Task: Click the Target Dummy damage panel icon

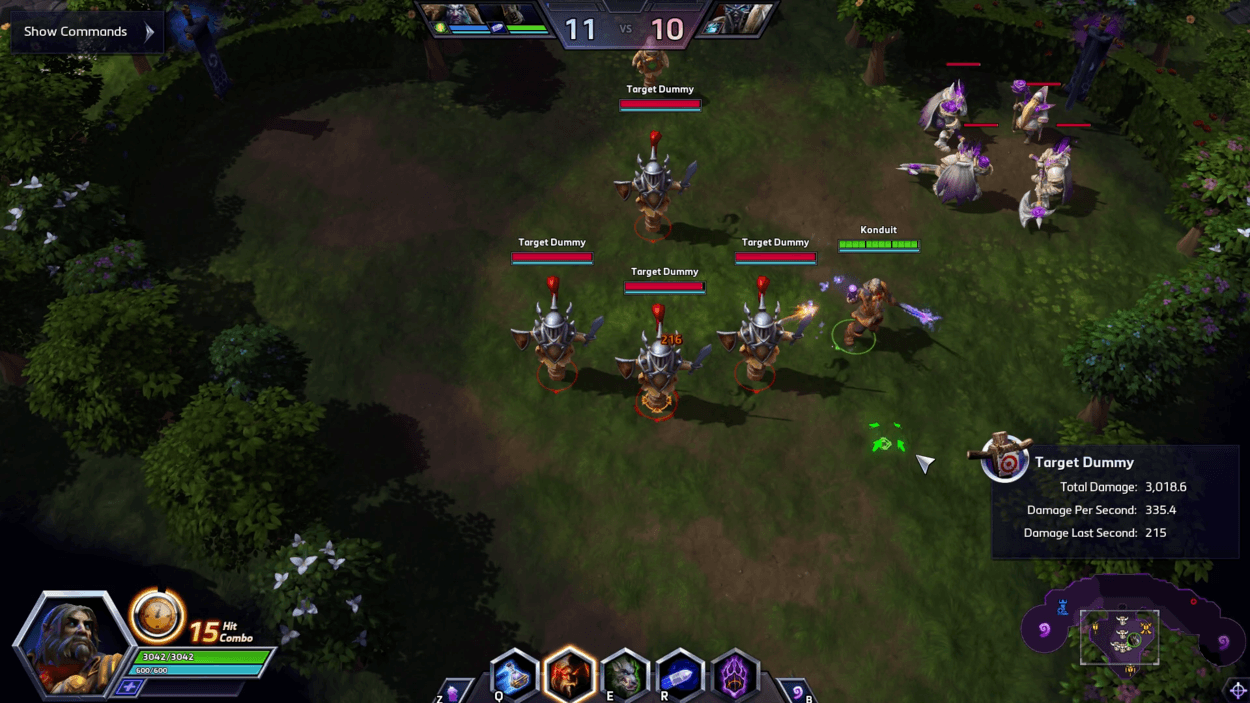Action: [x=1005, y=460]
